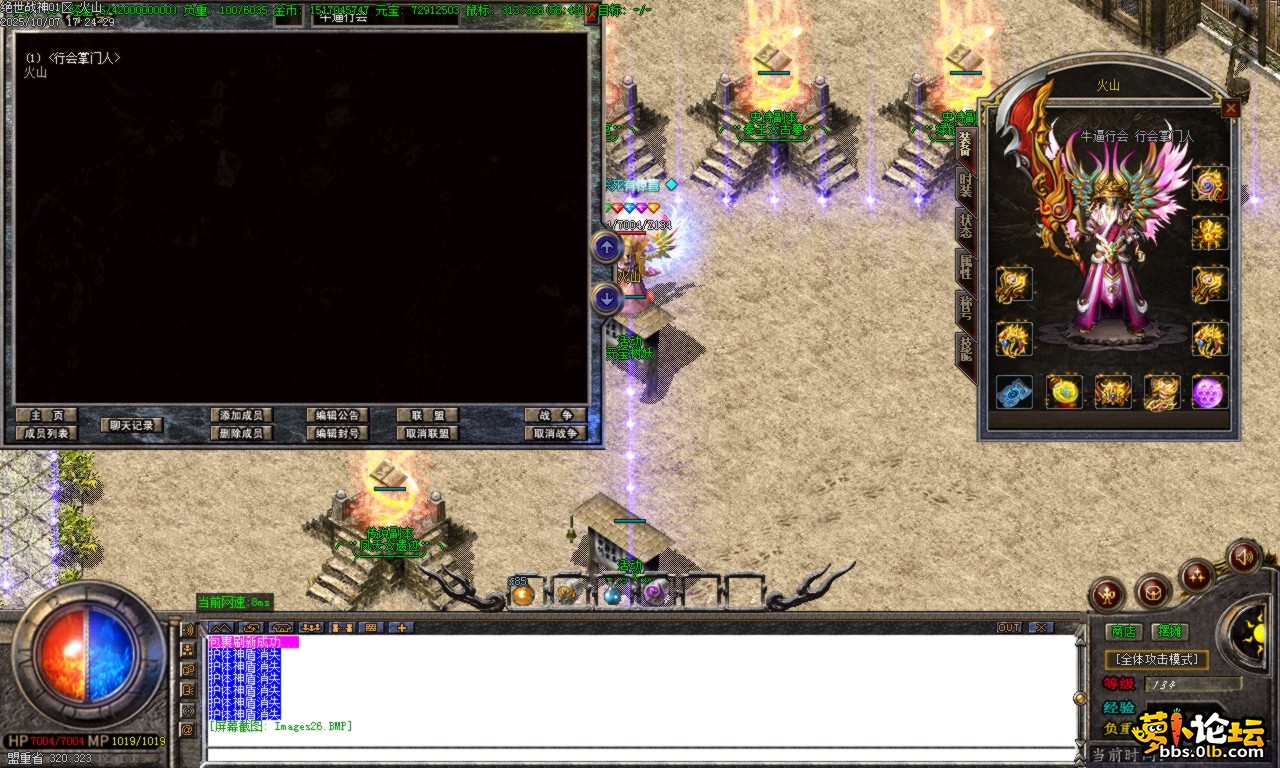Form an alliance with 联盟 button
1280x768 pixels.
[427, 415]
